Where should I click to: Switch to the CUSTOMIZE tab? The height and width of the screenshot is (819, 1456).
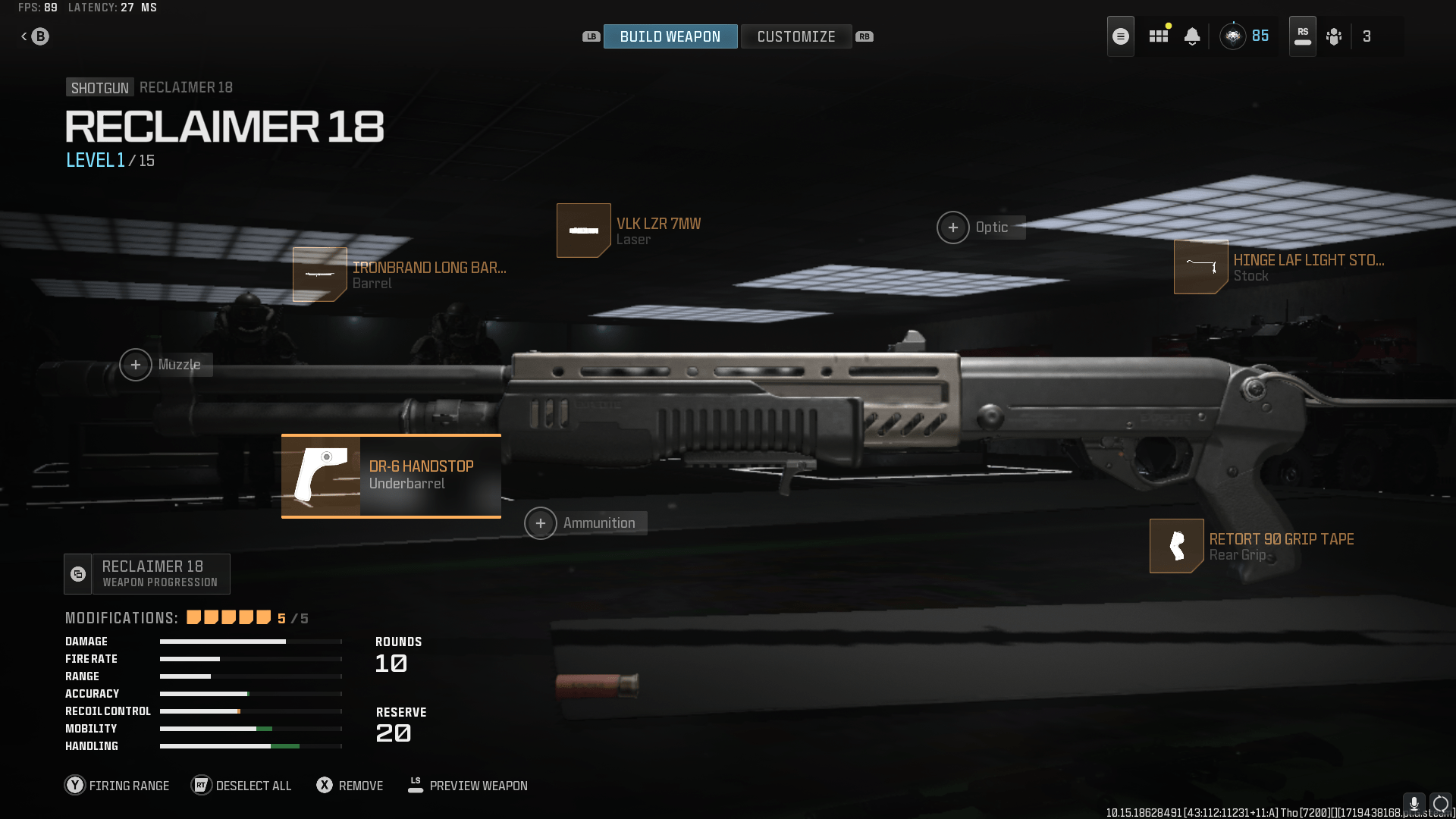pyautogui.click(x=796, y=36)
